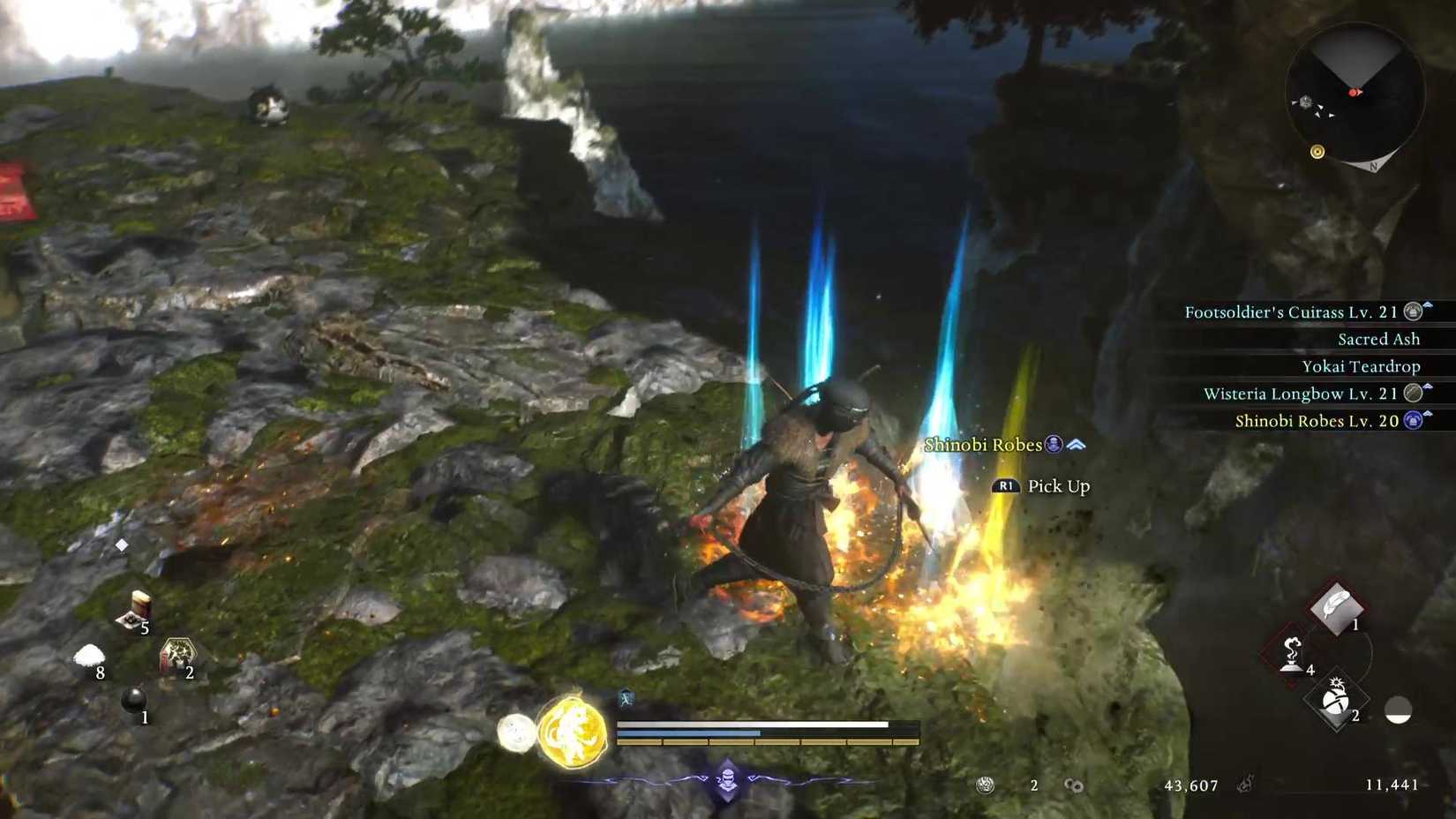The height and width of the screenshot is (819, 1456).
Task: Click the yellow shrine spot on the minimap
Action: tap(1318, 152)
